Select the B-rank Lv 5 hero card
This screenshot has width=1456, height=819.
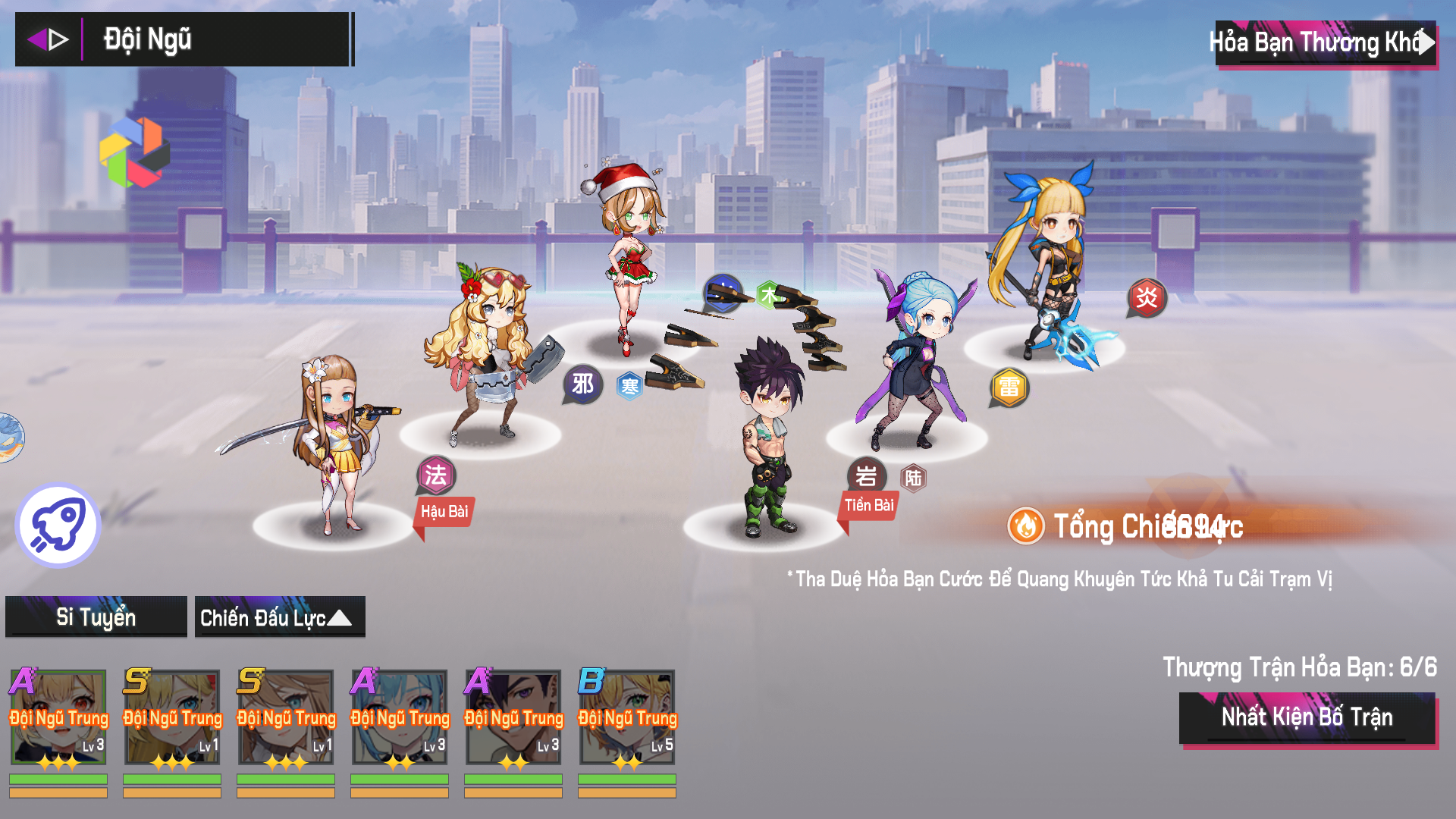point(627,717)
